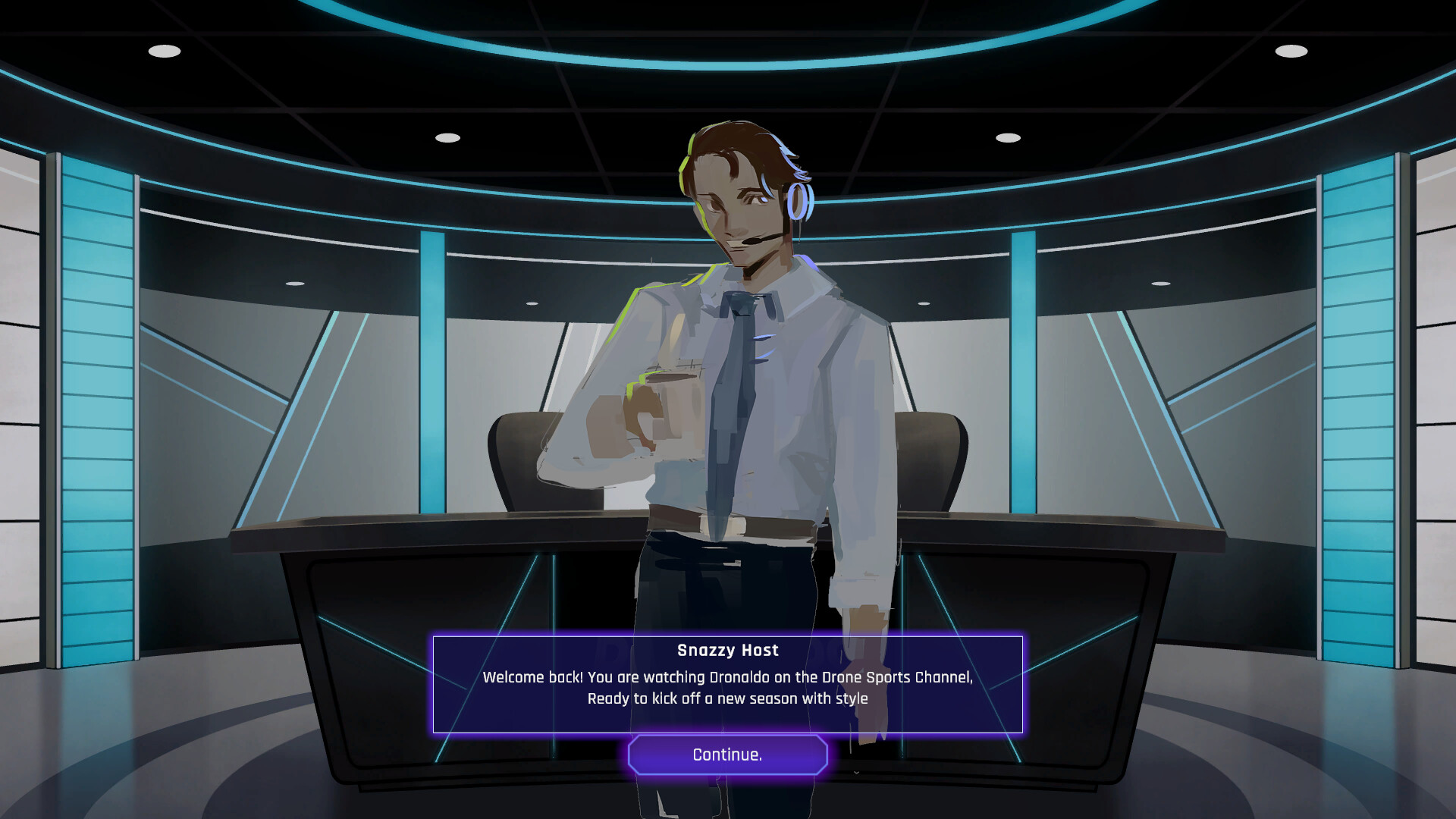Click the Snazzy Host name label
The image size is (1456, 819).
[x=726, y=650]
